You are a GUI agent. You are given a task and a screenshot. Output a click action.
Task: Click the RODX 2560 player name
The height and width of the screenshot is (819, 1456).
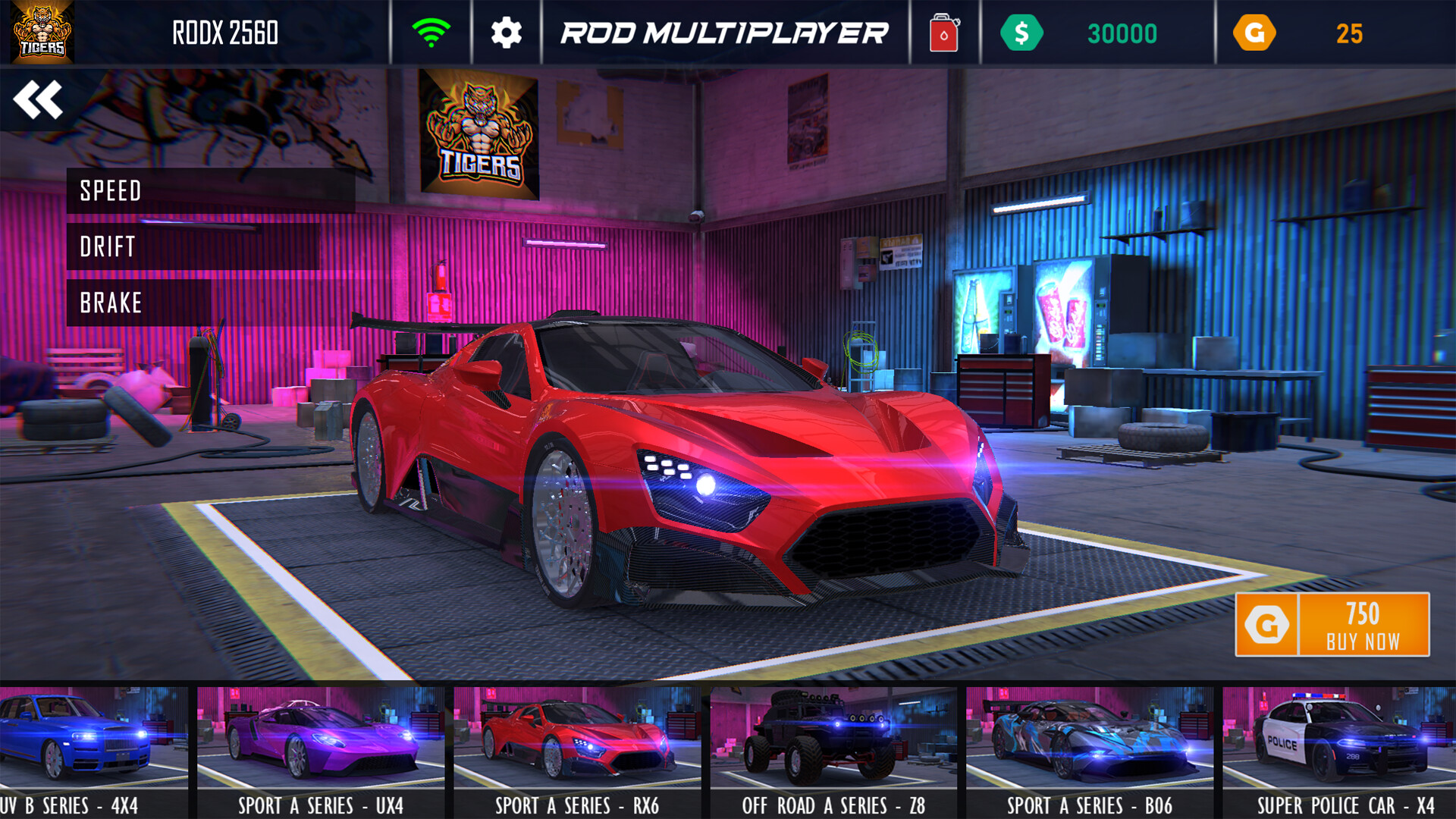224,33
